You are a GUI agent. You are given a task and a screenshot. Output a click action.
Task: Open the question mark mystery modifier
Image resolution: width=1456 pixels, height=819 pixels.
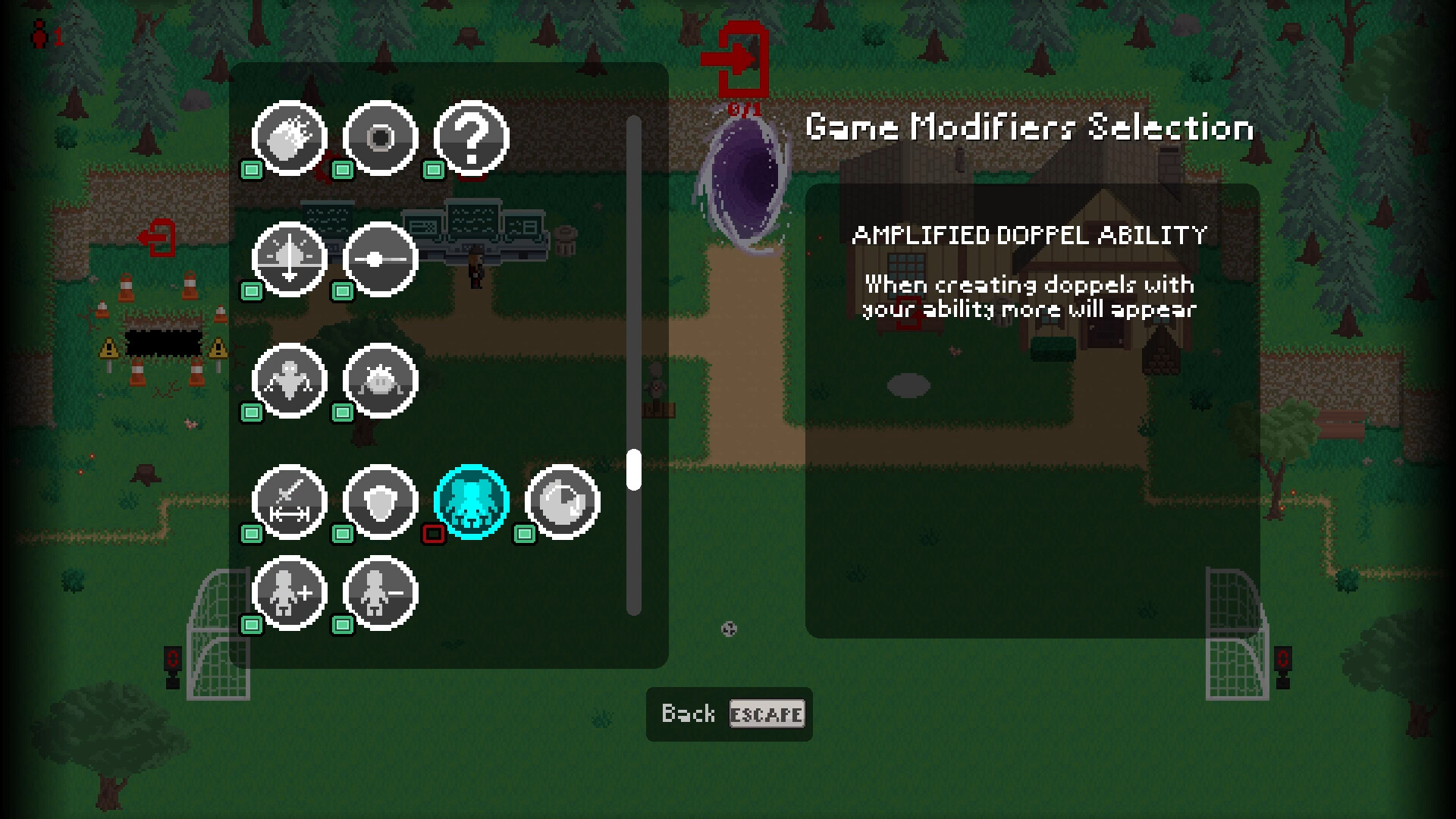(470, 138)
